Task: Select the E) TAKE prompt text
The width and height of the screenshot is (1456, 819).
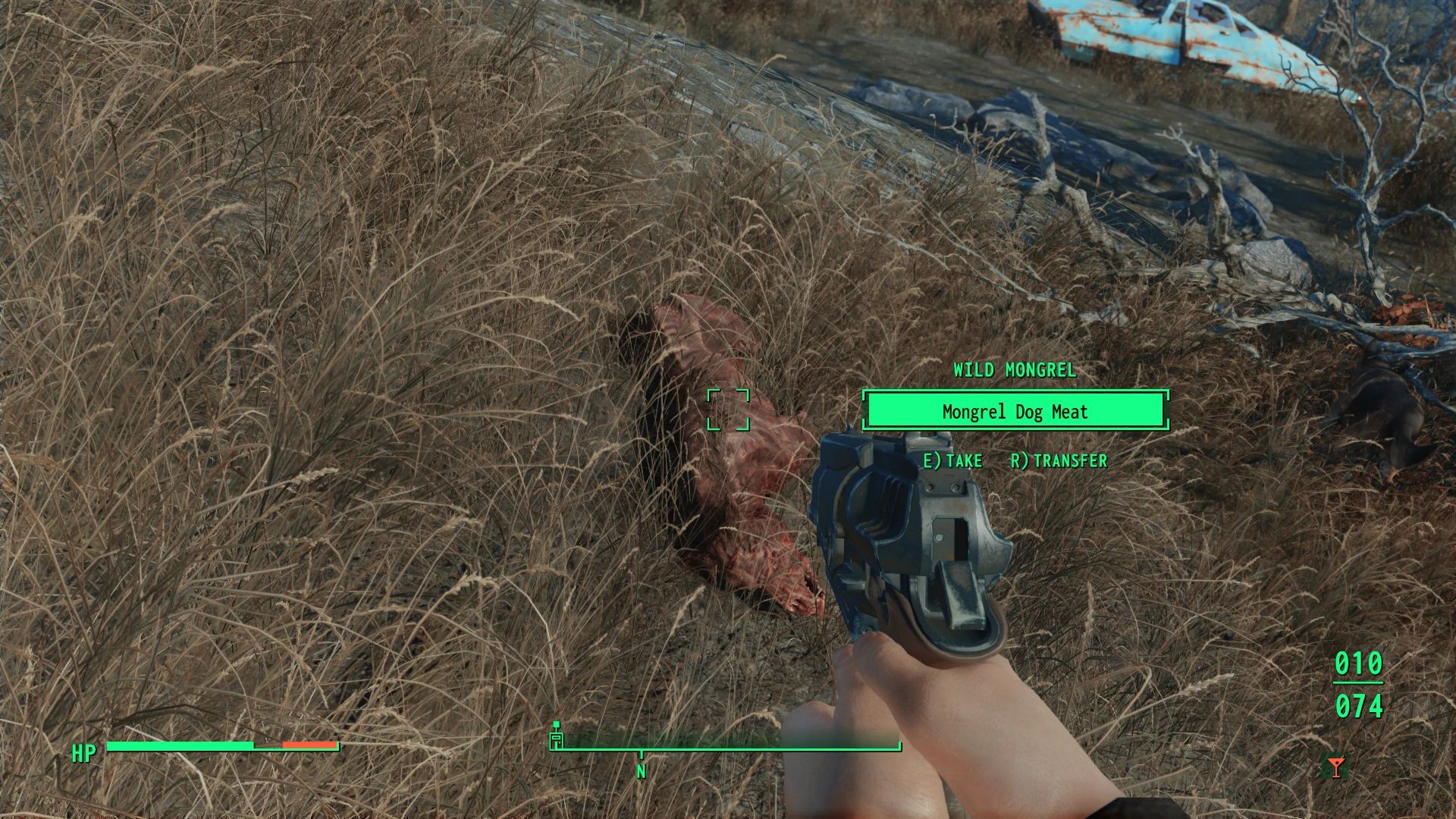Action: pyautogui.click(x=953, y=460)
